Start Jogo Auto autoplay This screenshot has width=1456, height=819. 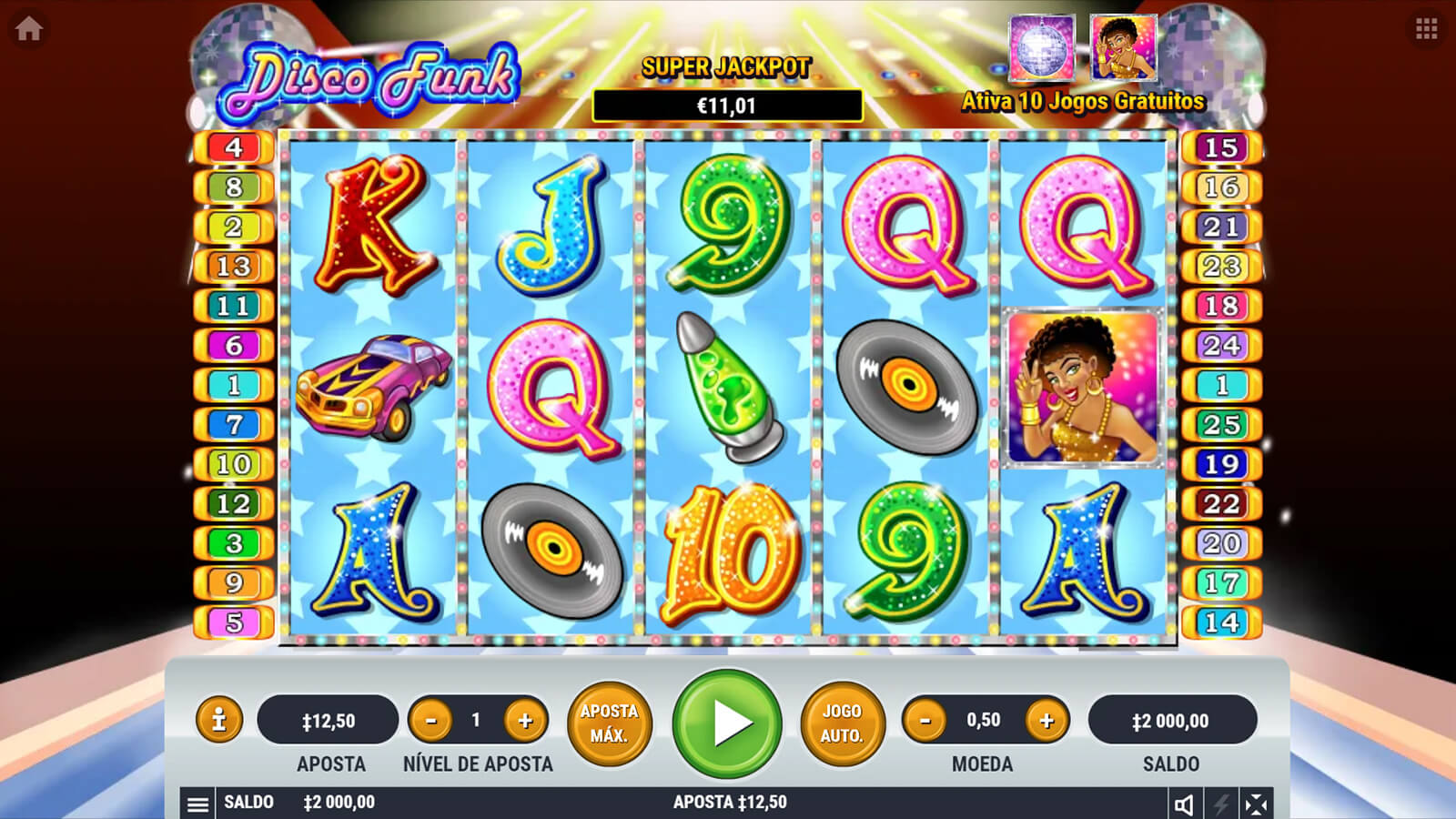pos(842,723)
